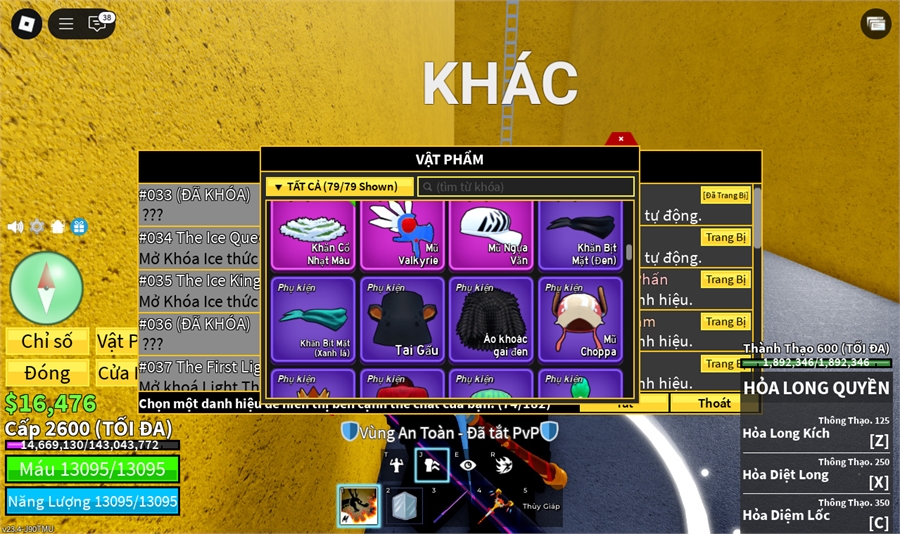Open the Tất Cả item filter dropdown
900x534 pixels.
click(x=339, y=187)
